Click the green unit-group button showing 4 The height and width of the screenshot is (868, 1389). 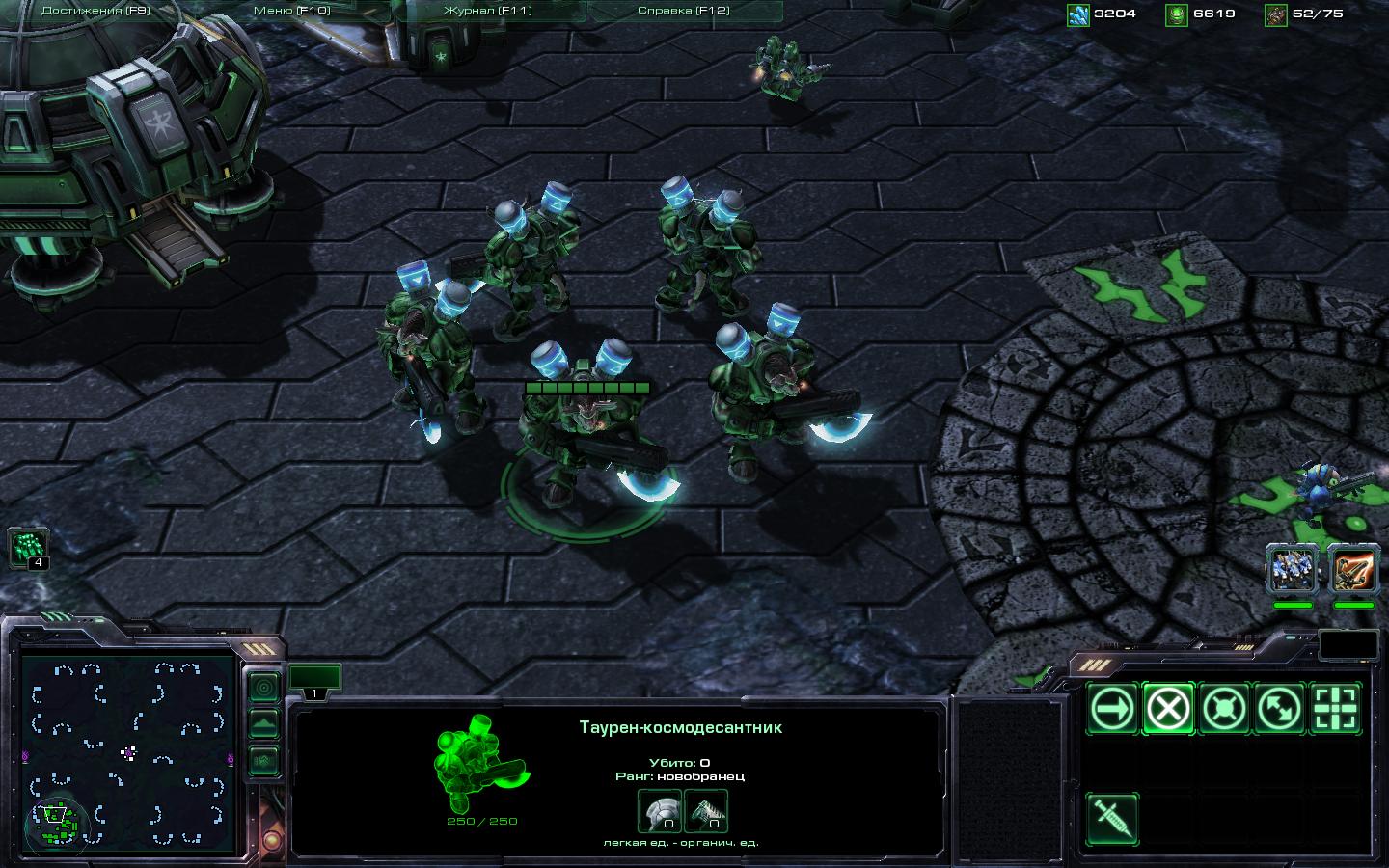click(28, 548)
